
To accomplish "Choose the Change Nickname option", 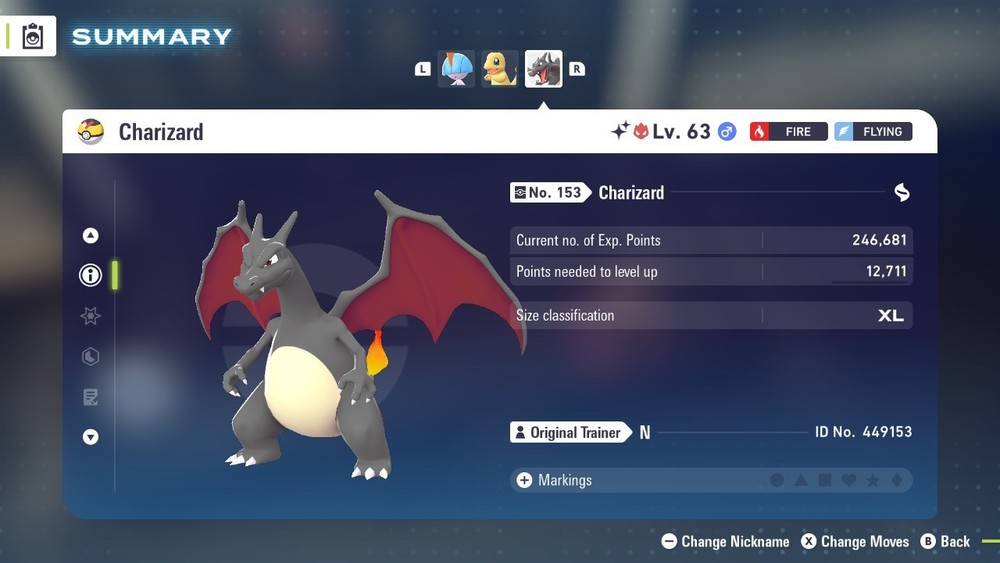I will point(726,542).
